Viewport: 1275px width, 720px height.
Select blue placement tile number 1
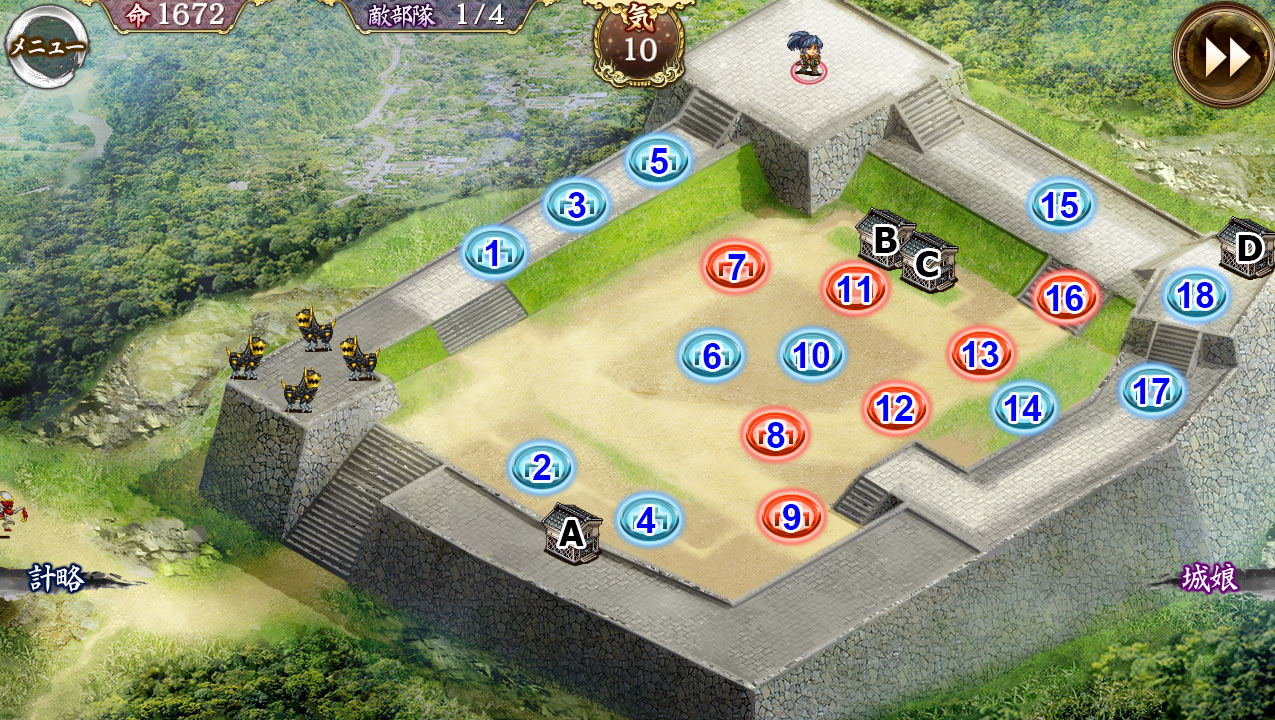point(494,254)
